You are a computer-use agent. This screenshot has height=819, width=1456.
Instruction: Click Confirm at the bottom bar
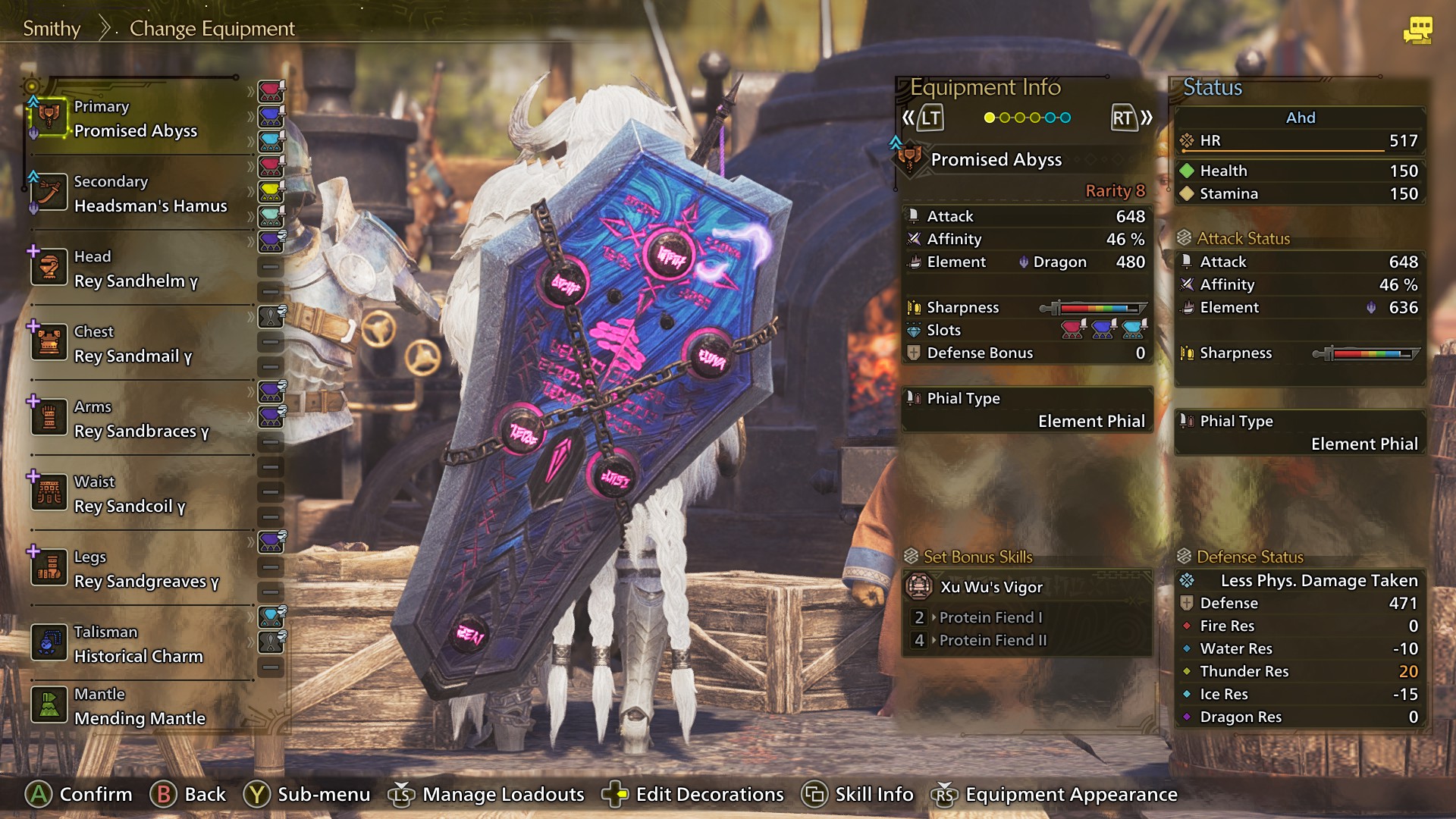pyautogui.click(x=80, y=794)
